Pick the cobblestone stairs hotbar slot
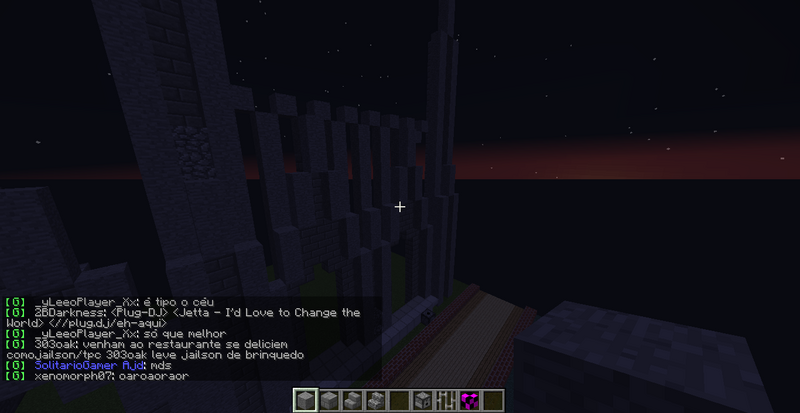The image size is (800, 413). pyautogui.click(x=376, y=400)
